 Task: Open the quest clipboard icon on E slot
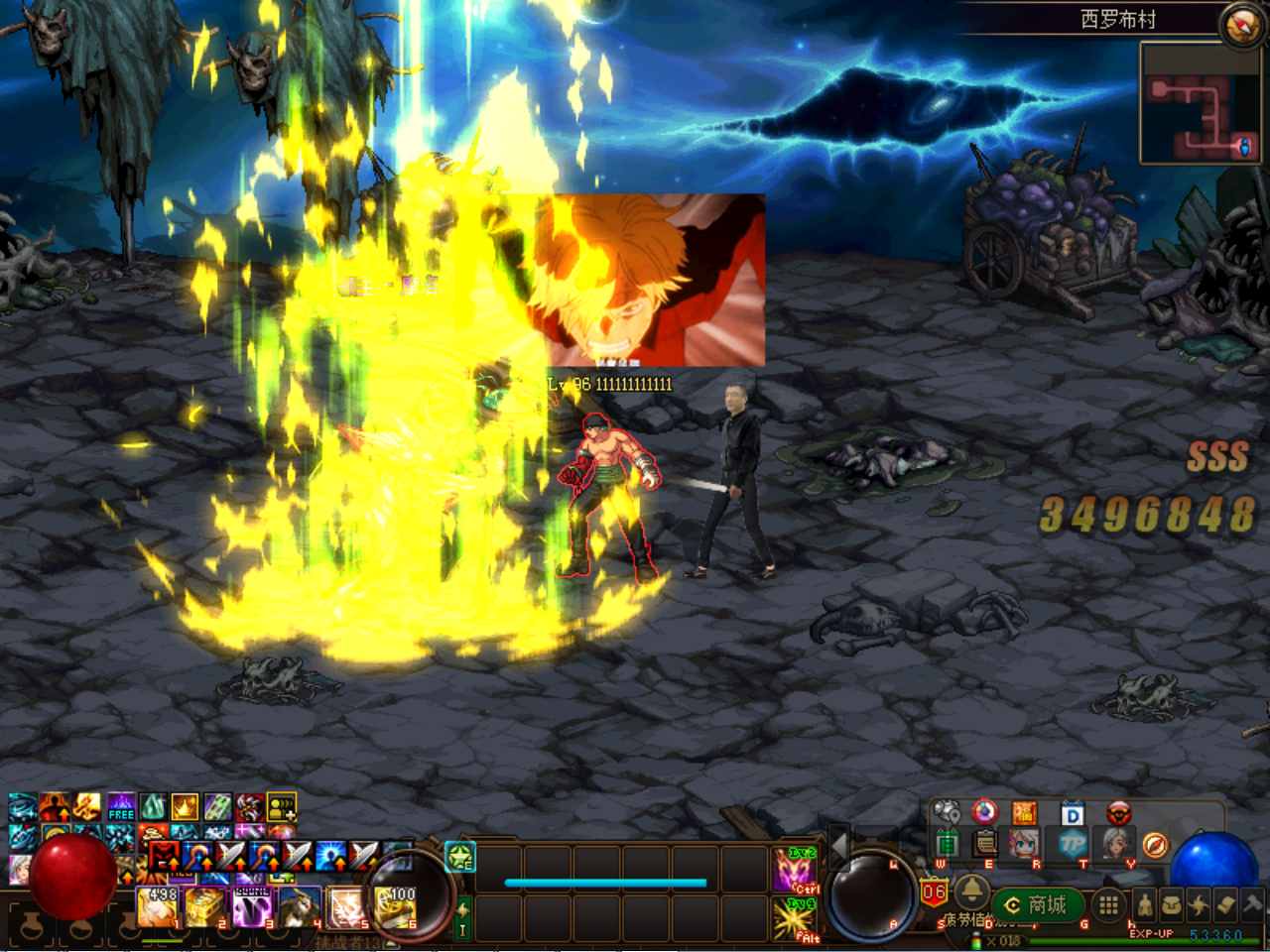coord(985,841)
